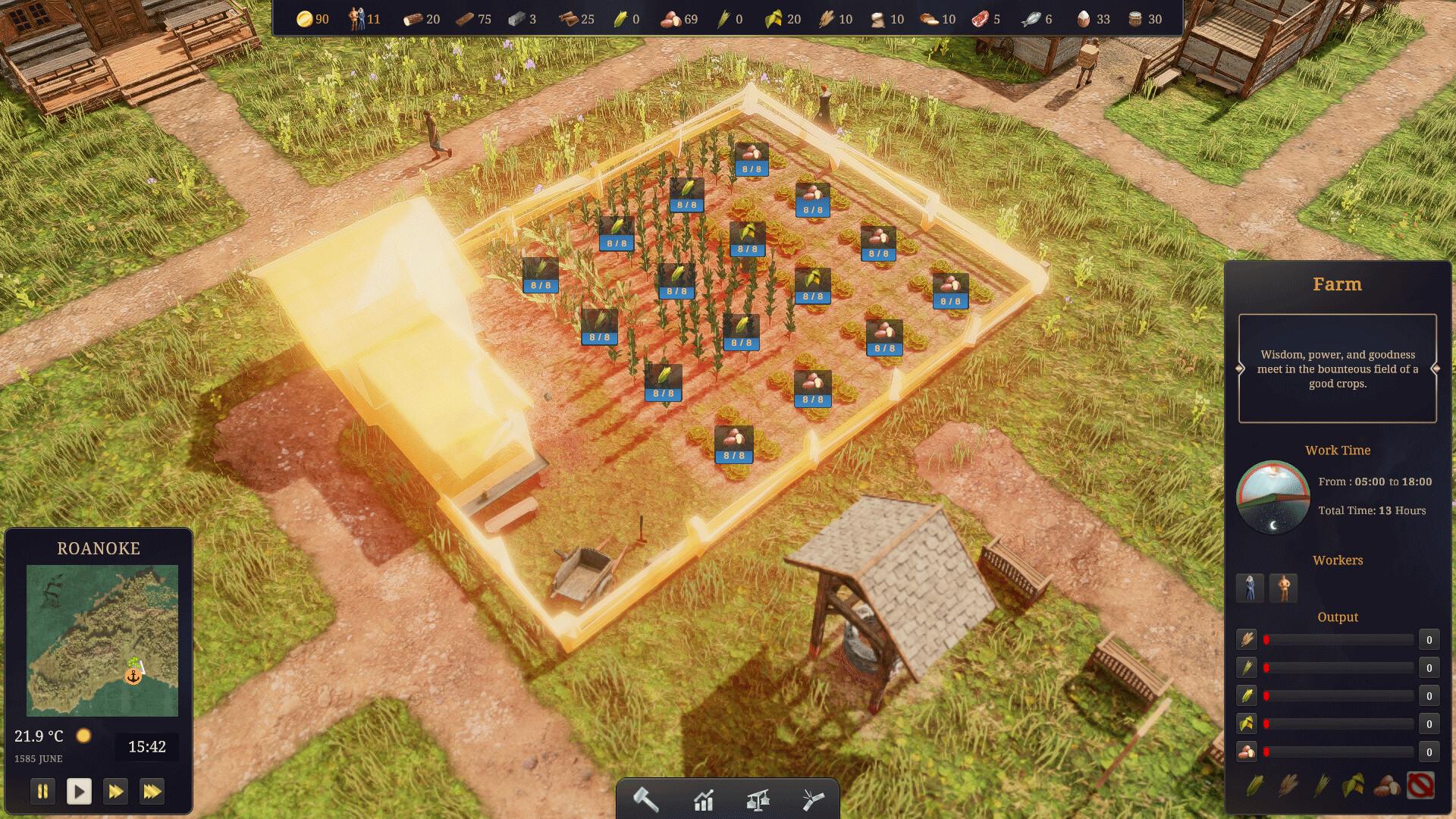Set game speed to normal play
Viewport: 1456px width, 819px height.
point(79,792)
